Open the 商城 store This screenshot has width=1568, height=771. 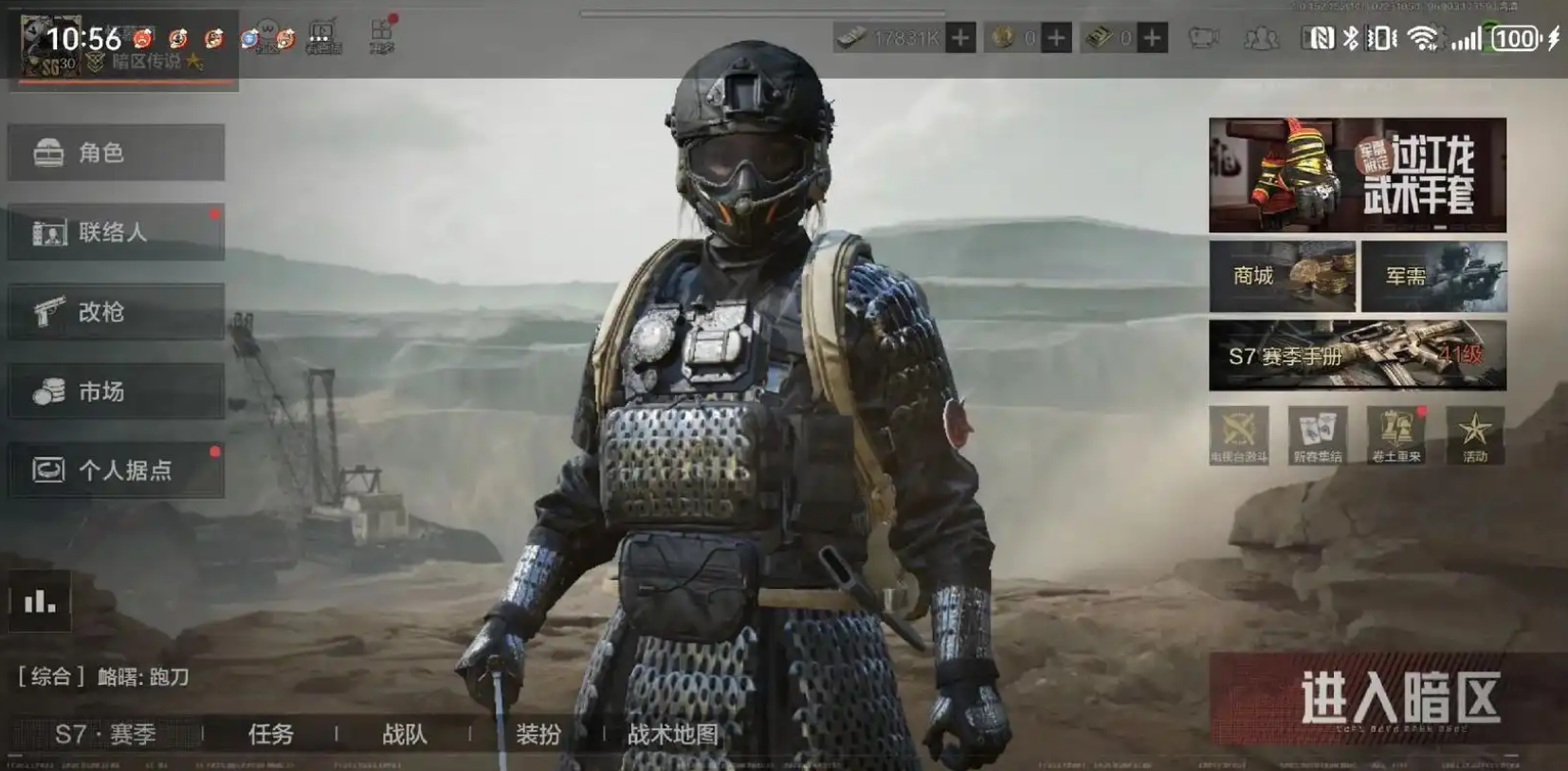point(1282,276)
